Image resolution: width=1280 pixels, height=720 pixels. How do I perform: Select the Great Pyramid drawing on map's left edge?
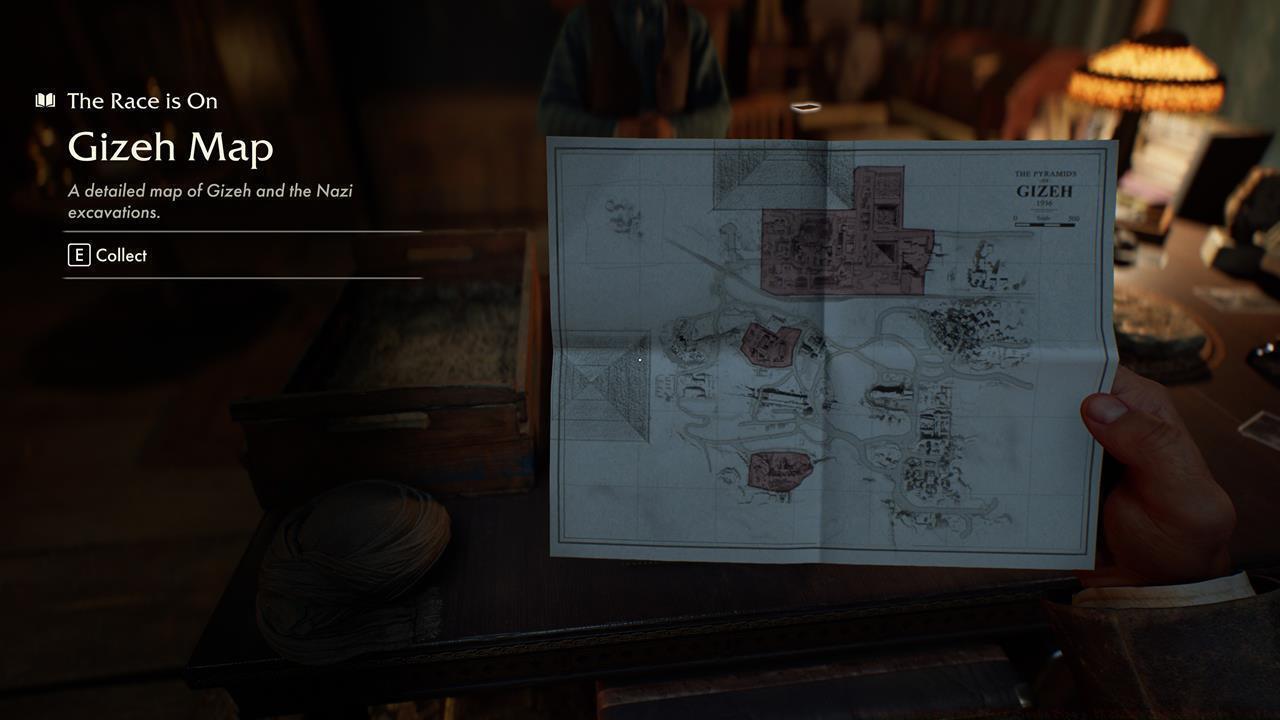point(600,395)
